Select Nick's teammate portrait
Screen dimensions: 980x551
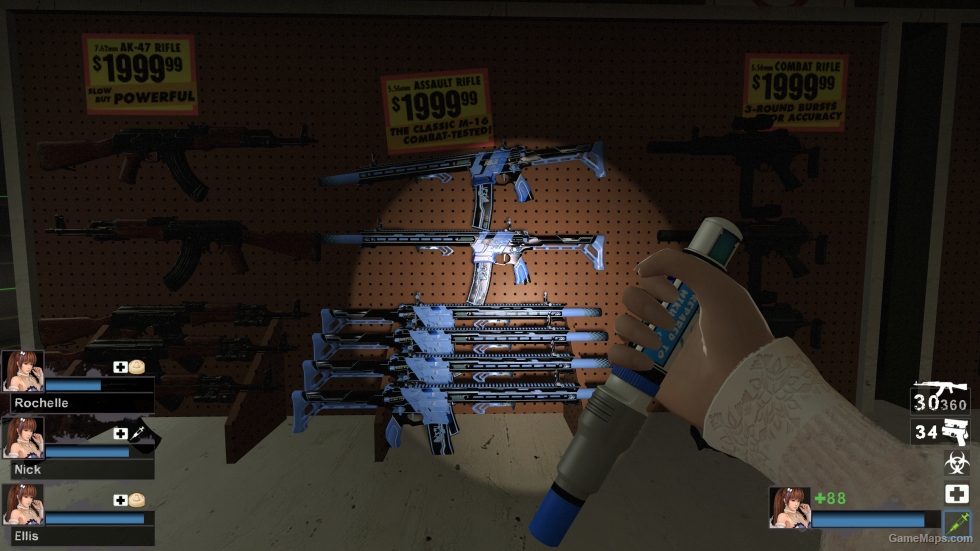tap(22, 437)
